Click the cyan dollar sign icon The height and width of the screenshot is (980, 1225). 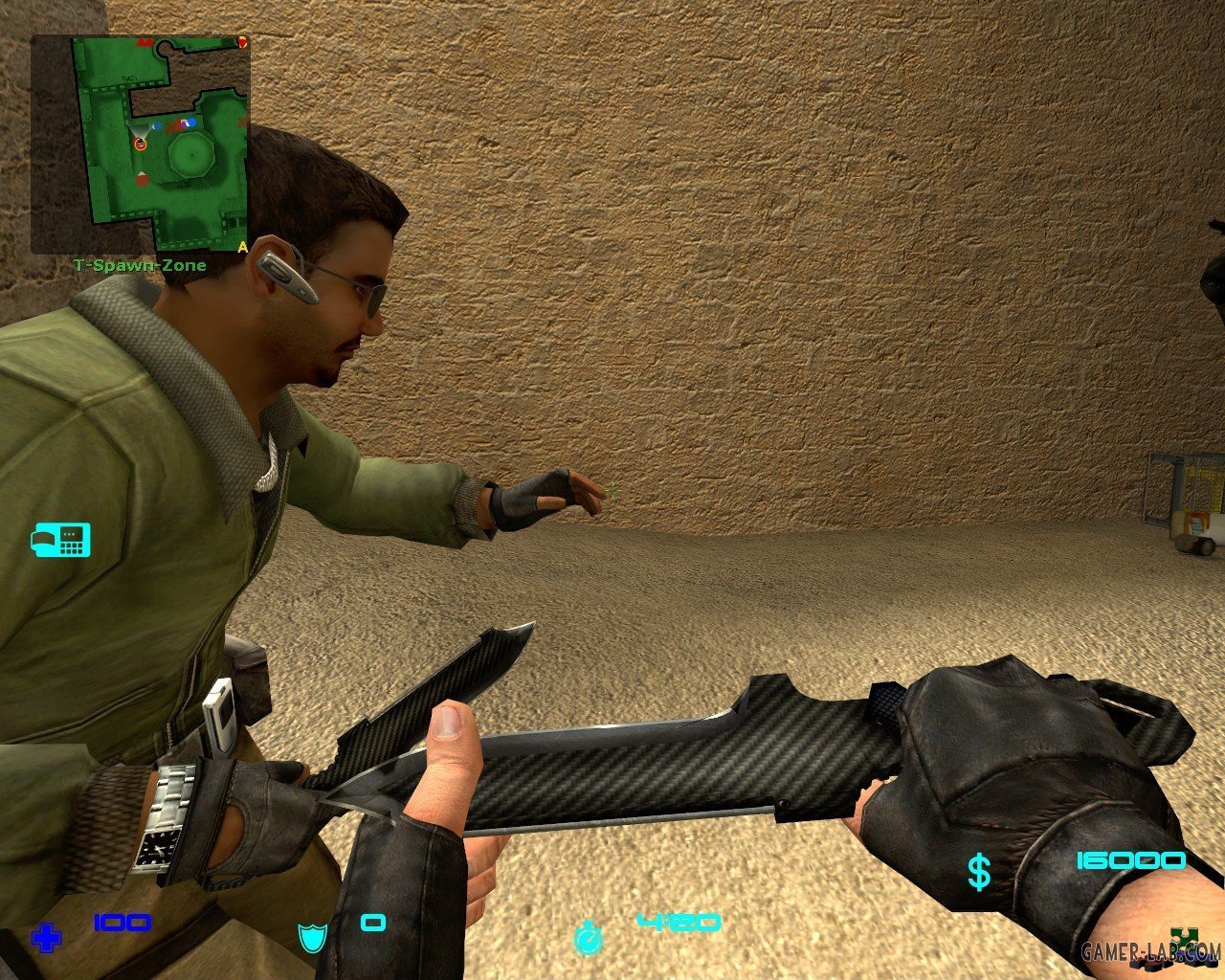[x=978, y=873]
